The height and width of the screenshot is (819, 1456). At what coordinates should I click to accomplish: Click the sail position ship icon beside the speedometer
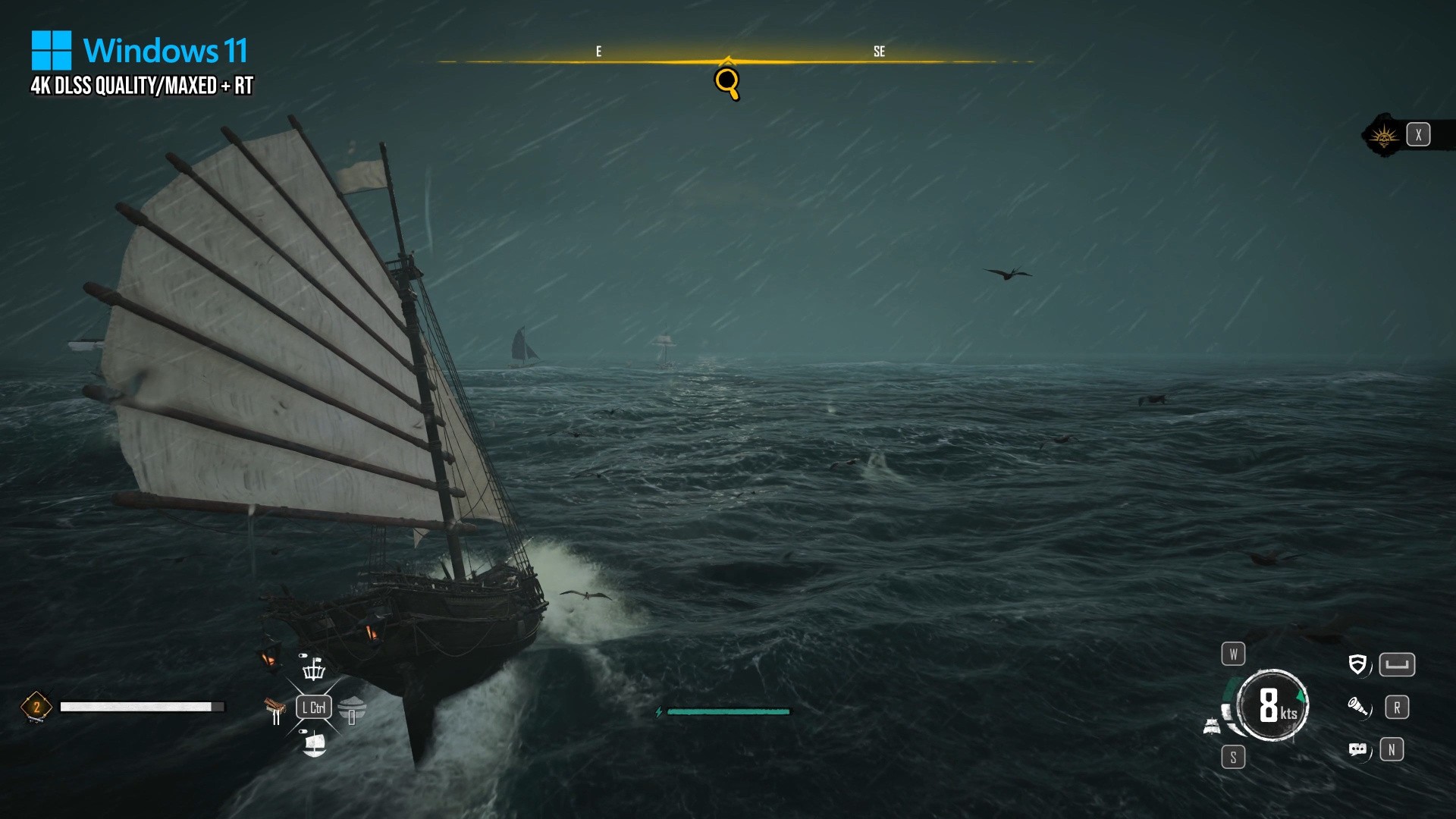(1212, 726)
